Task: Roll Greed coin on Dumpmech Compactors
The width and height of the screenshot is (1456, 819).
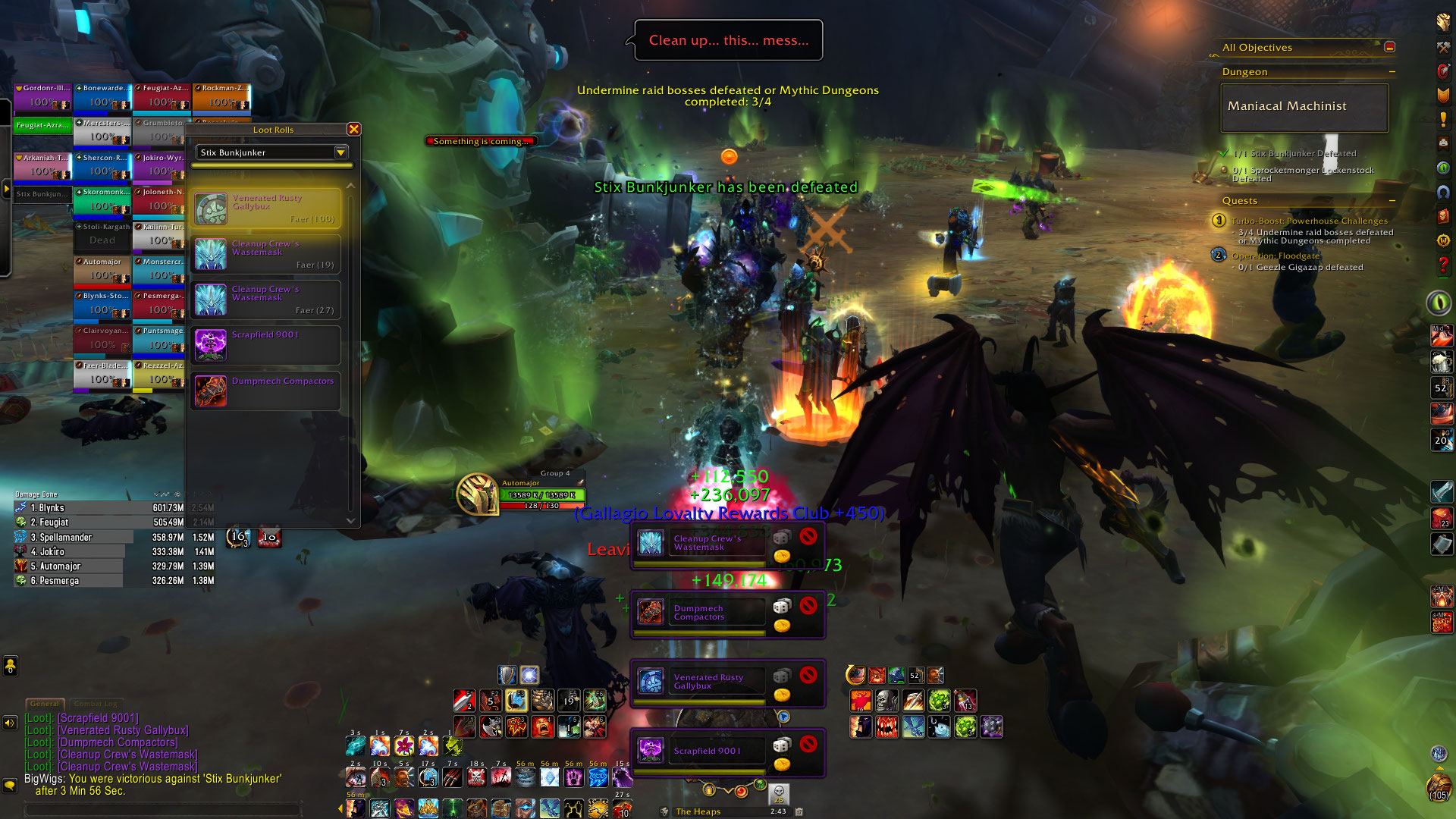Action: (x=782, y=626)
